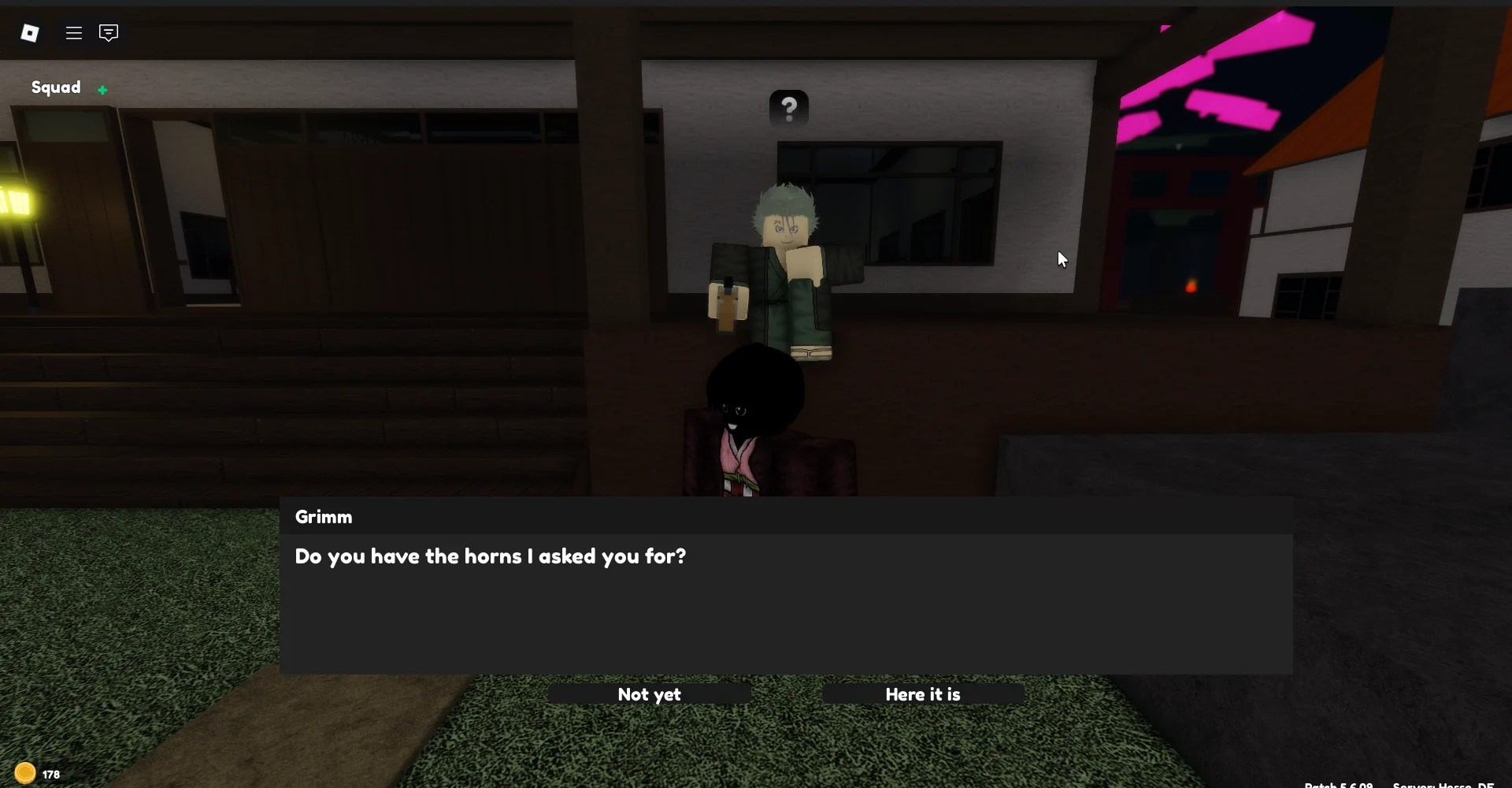Click the coin balance showing 178

coord(49,772)
